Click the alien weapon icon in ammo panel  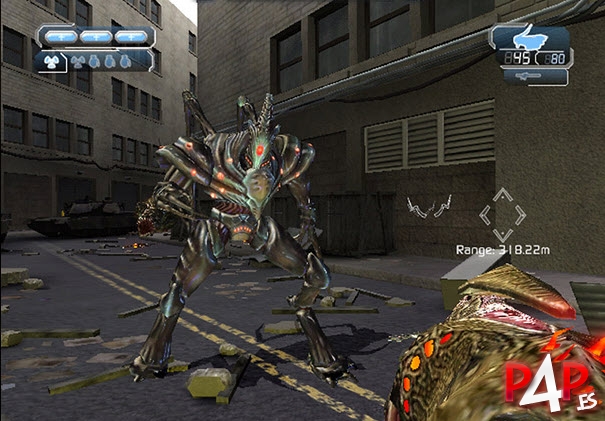pyautogui.click(x=529, y=40)
